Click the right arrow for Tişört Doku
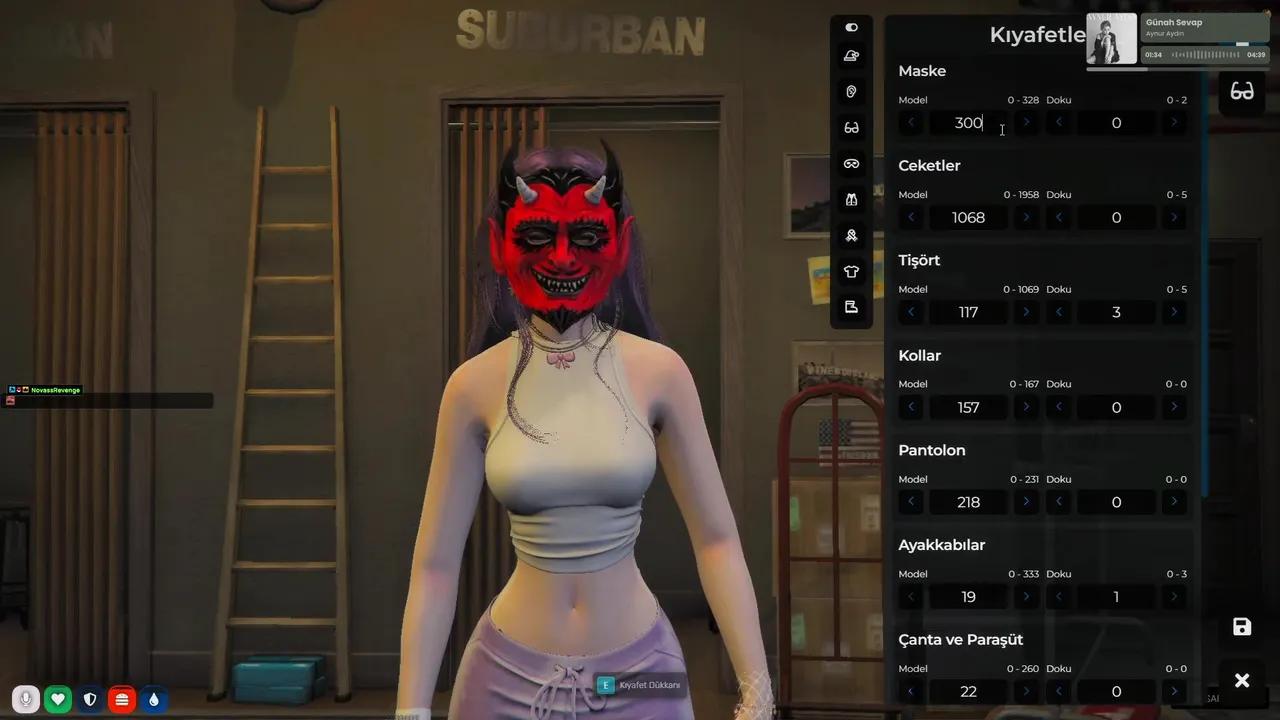 click(x=1174, y=312)
